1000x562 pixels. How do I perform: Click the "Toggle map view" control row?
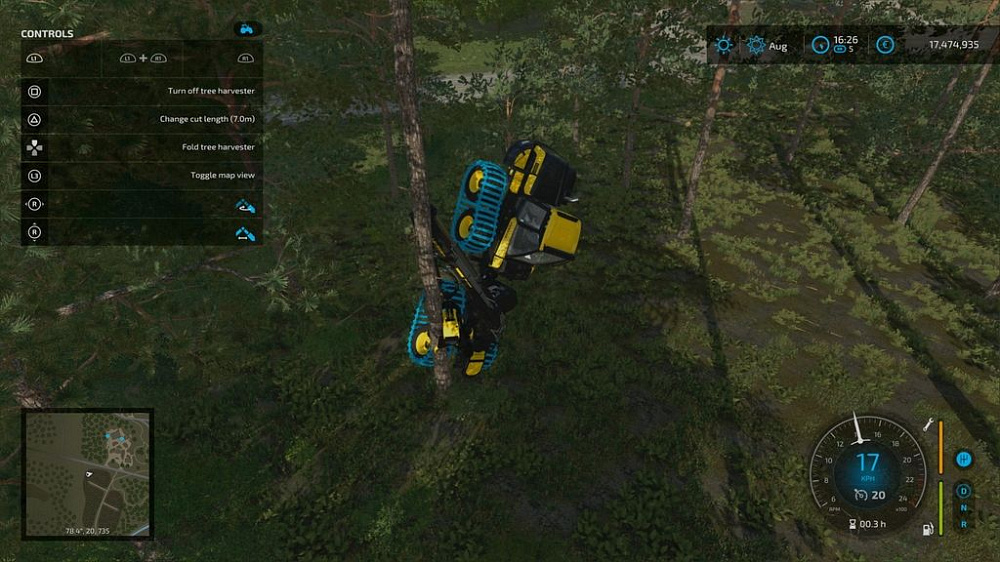(x=141, y=175)
